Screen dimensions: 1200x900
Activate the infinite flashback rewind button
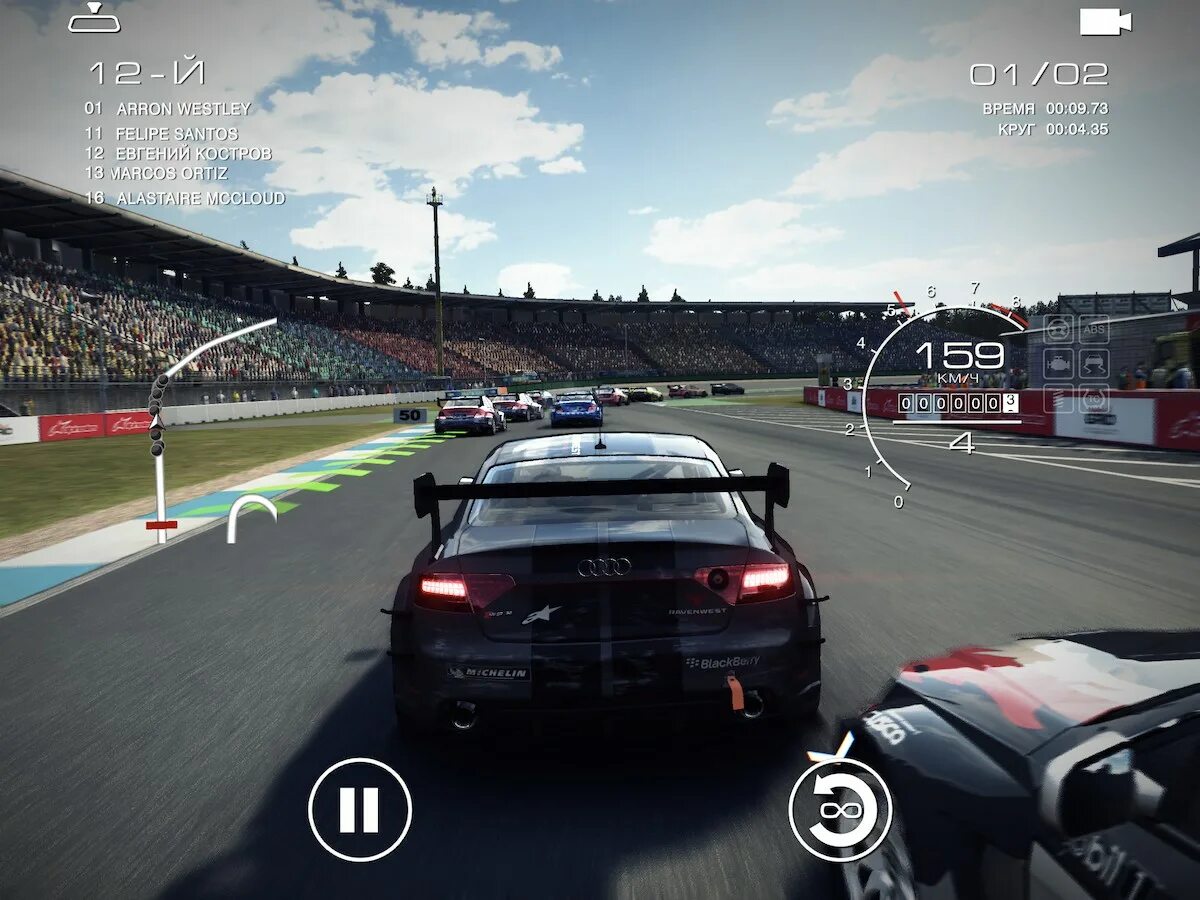click(840, 810)
